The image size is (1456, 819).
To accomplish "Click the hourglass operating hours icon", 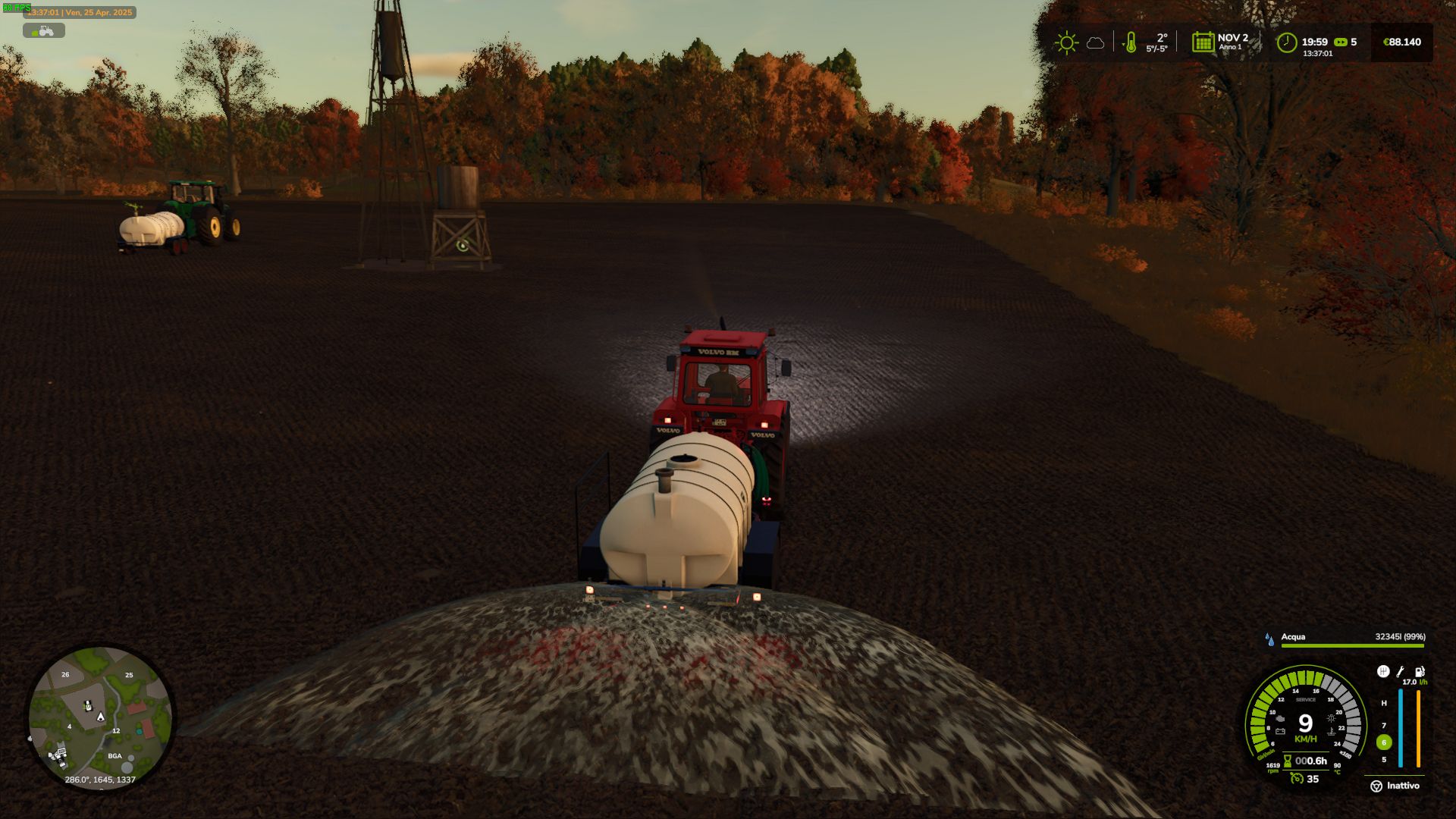I will tap(1287, 761).
